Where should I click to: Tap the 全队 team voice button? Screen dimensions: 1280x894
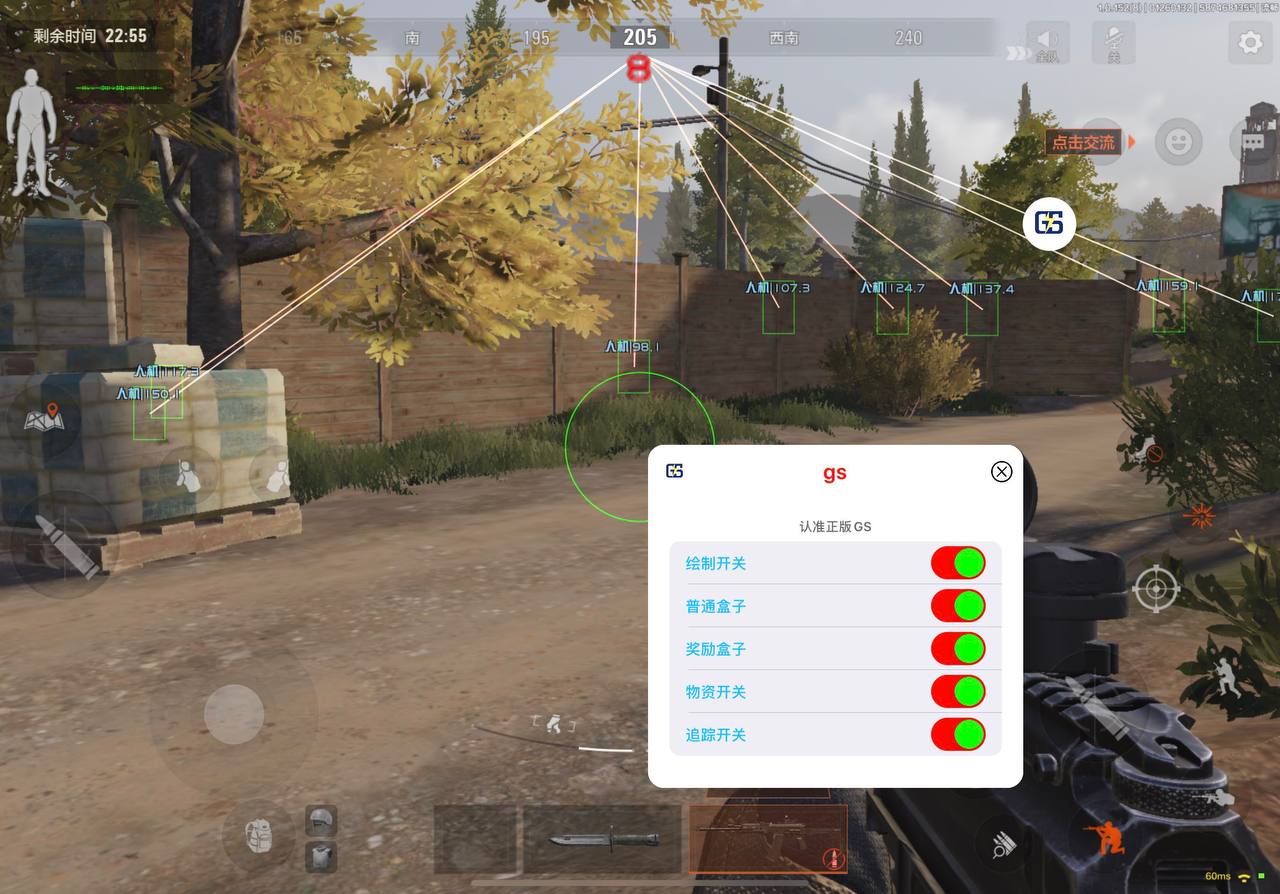click(x=1048, y=43)
